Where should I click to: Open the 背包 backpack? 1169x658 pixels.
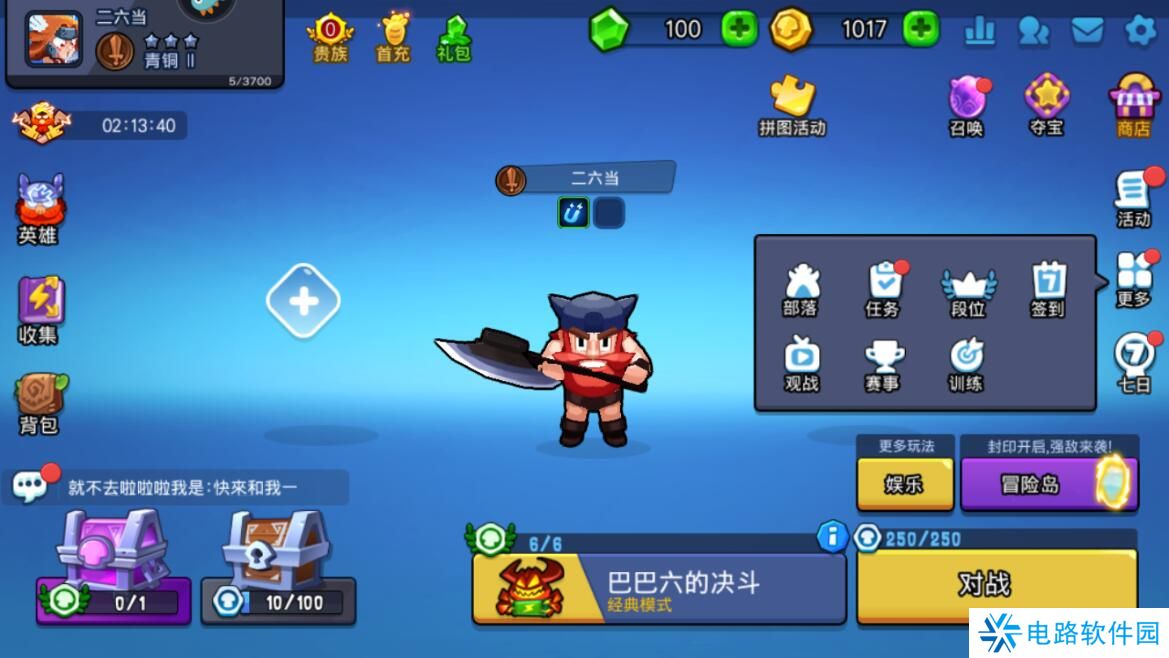click(39, 404)
